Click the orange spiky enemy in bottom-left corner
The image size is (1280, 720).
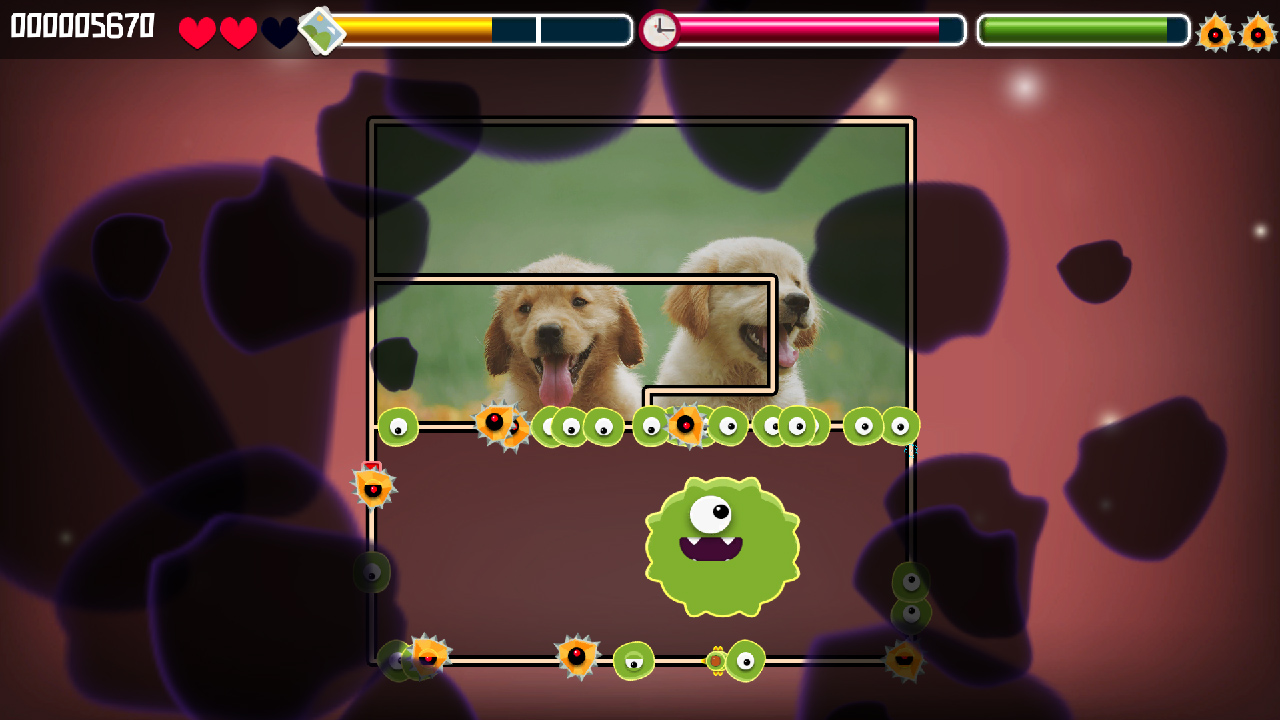point(428,655)
